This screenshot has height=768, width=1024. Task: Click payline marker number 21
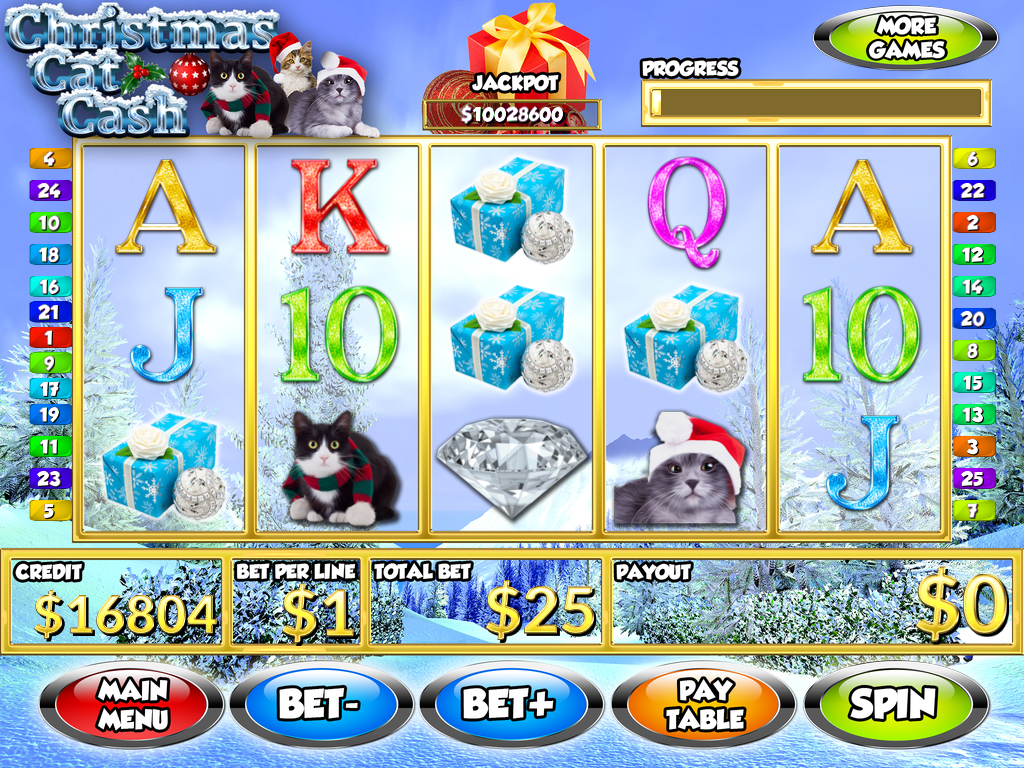[49, 312]
